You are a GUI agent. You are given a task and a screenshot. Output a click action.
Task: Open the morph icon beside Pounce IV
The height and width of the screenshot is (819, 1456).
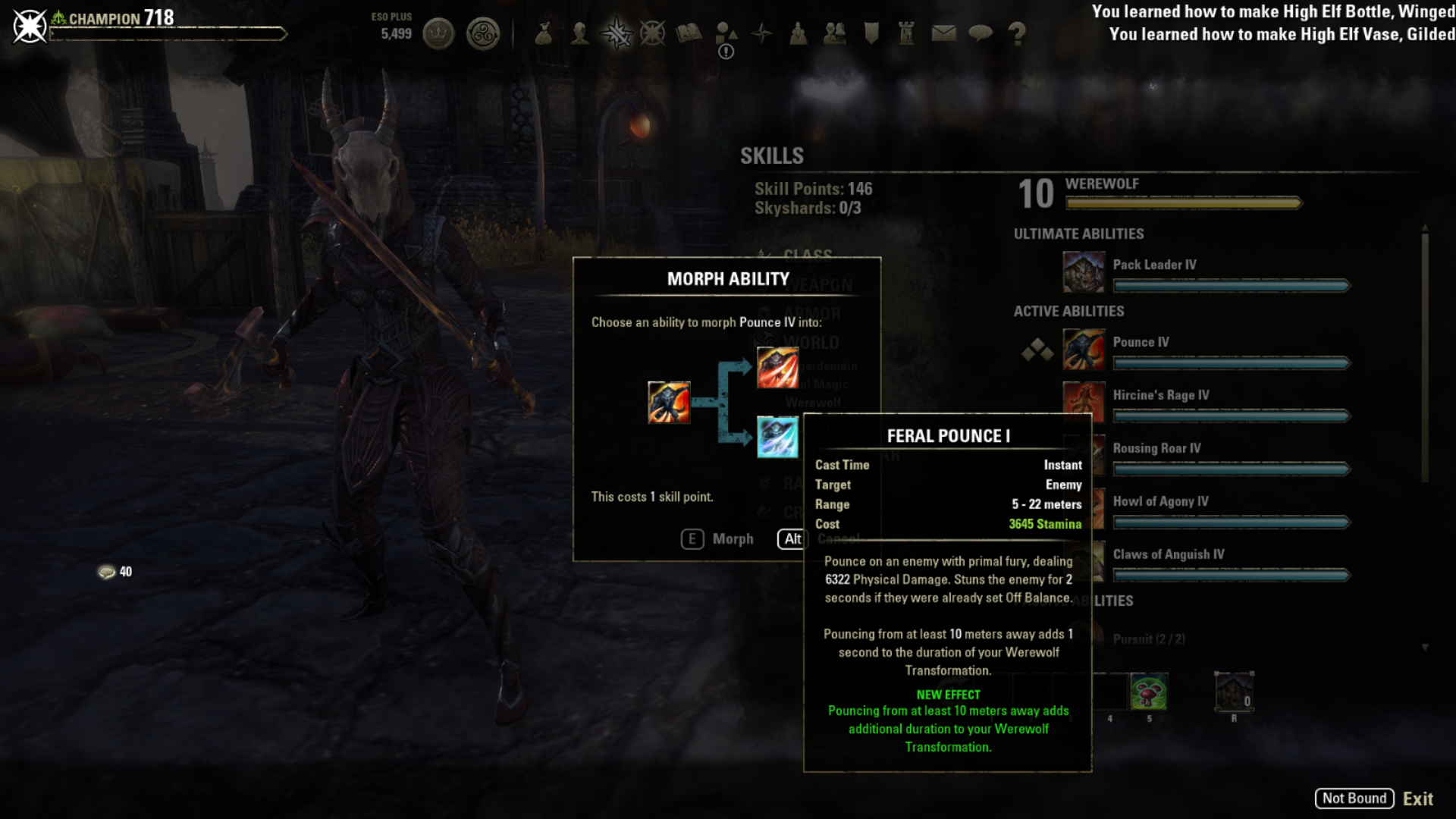tap(1037, 350)
